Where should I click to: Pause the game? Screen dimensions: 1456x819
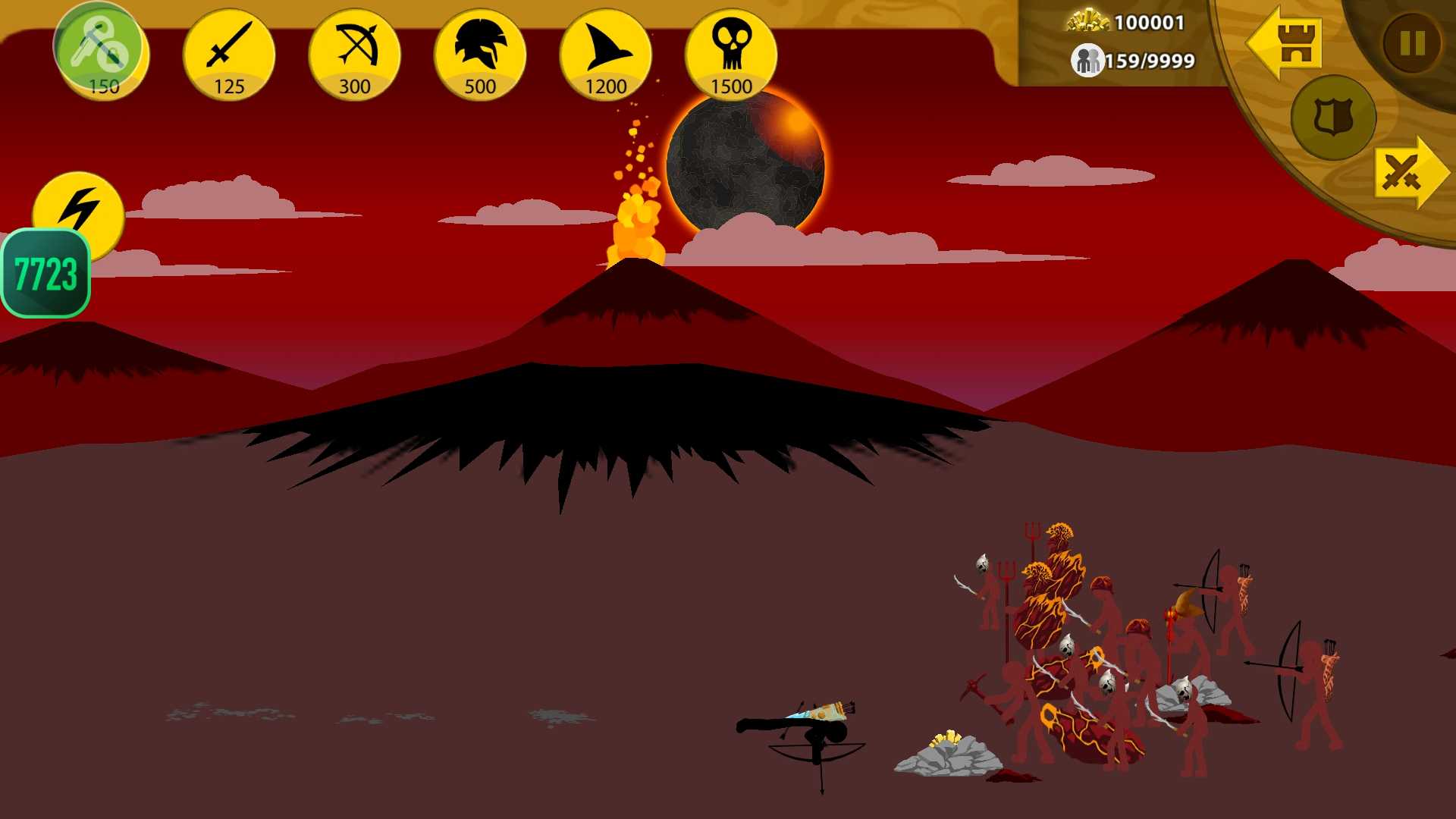[1411, 43]
